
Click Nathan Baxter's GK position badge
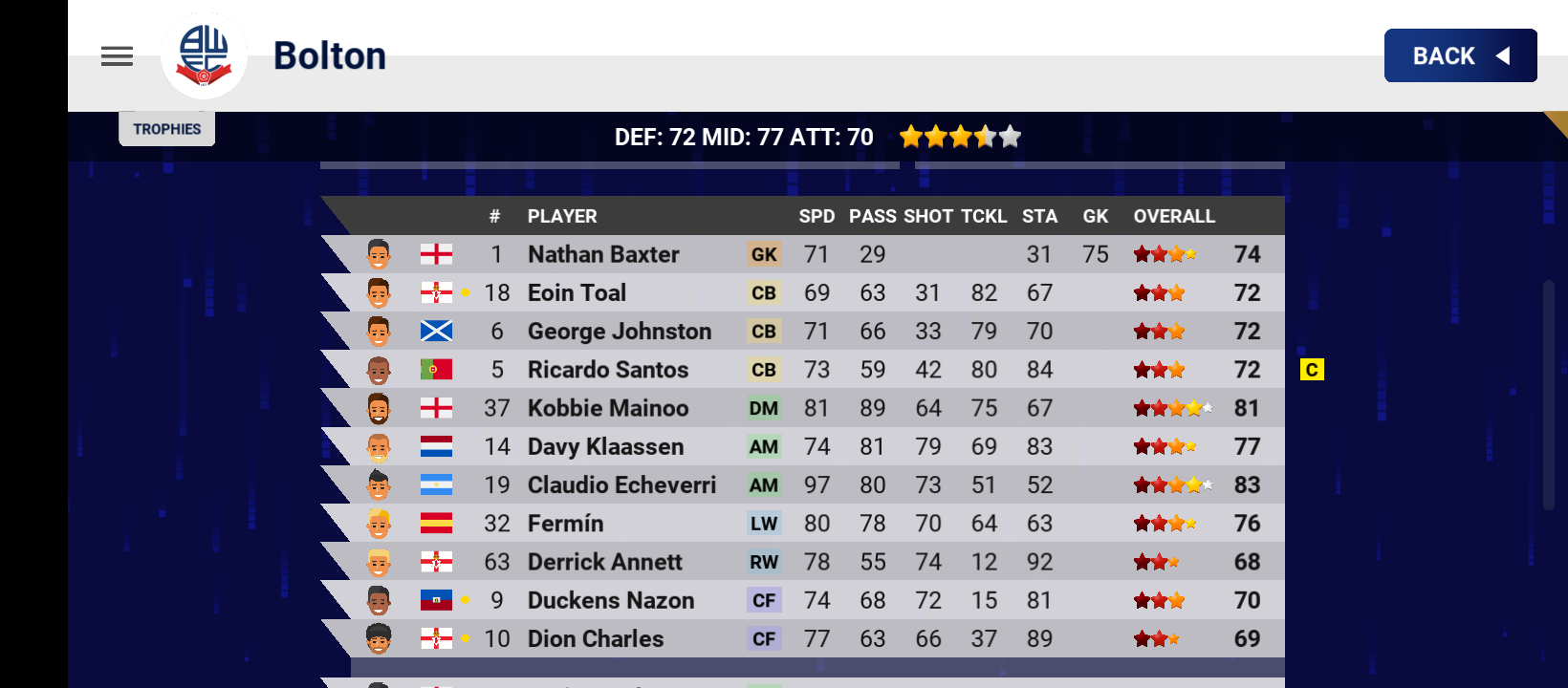(764, 254)
